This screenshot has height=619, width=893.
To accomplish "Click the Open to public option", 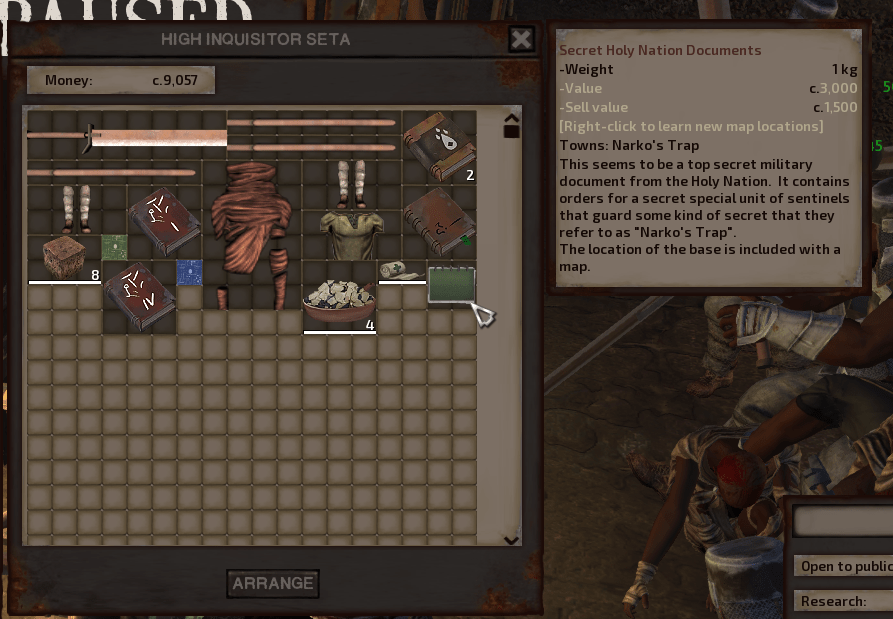I will pos(845,566).
